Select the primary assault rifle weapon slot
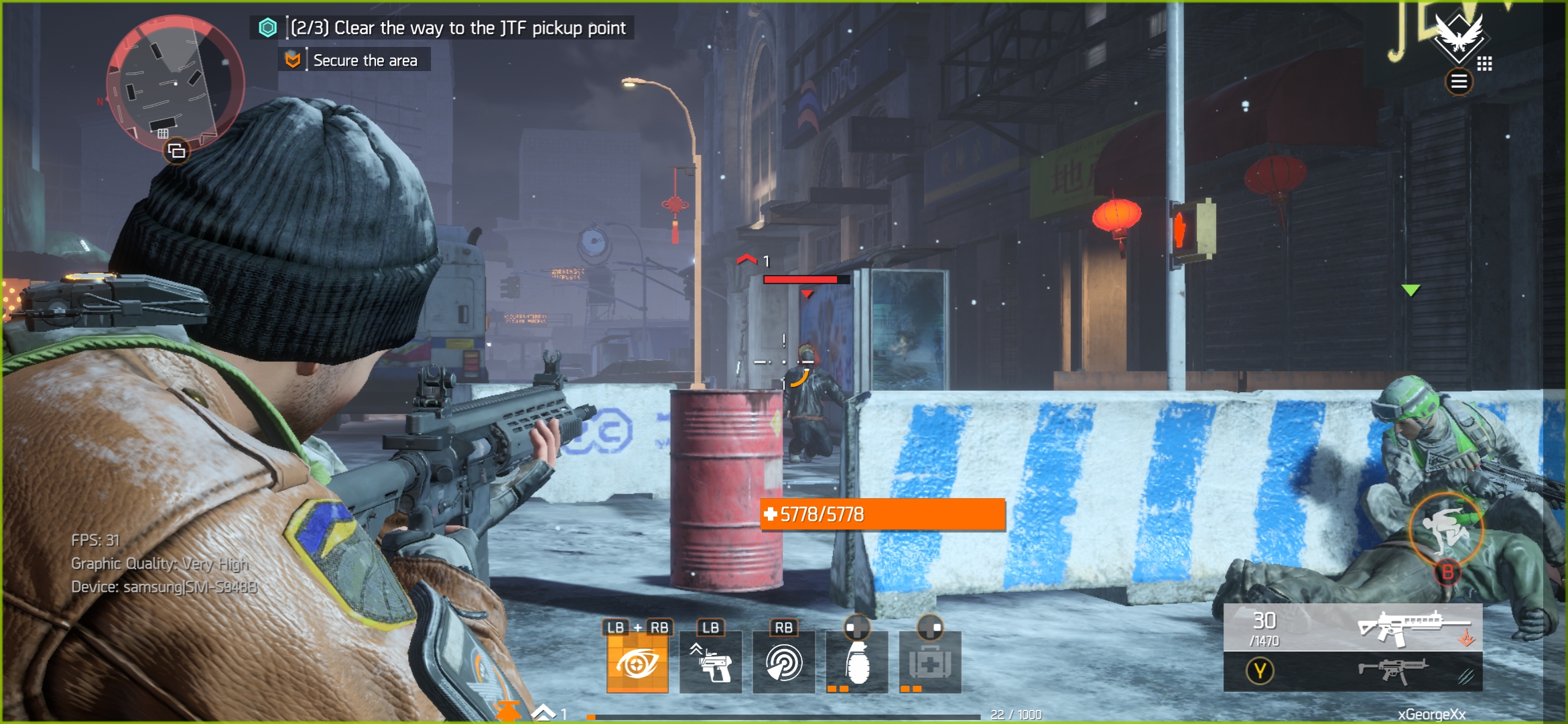Viewport: 1568px width, 724px height. click(x=1353, y=627)
